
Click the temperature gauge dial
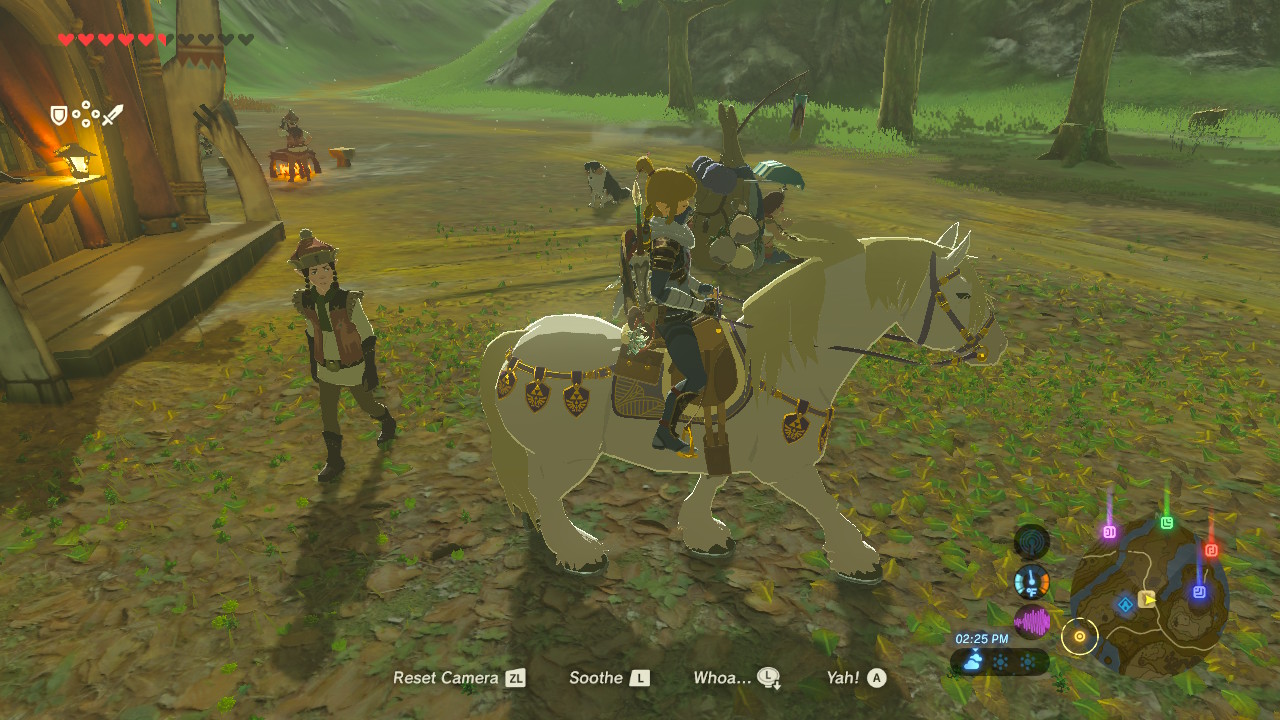(1030, 580)
